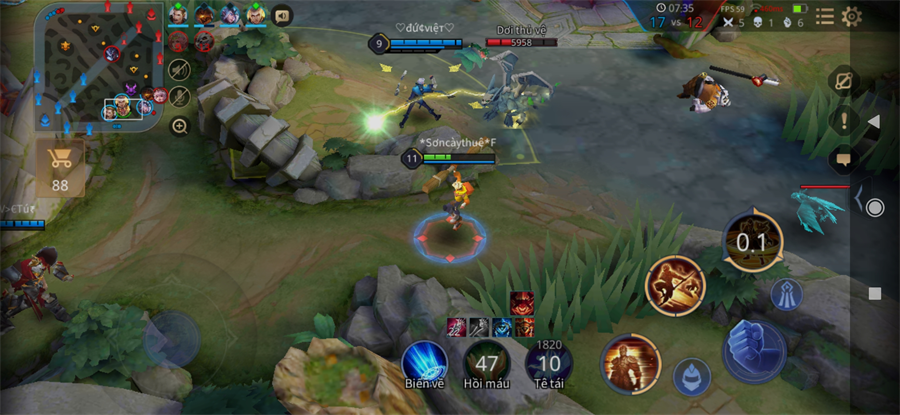The height and width of the screenshot is (415, 900).
Task: Send the exclamation mark alert ping
Action: click(x=843, y=120)
